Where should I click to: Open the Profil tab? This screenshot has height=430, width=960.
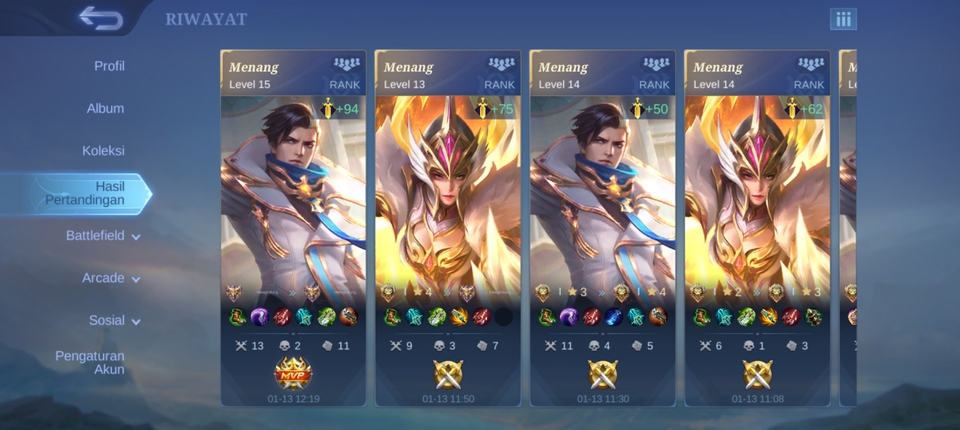point(109,66)
